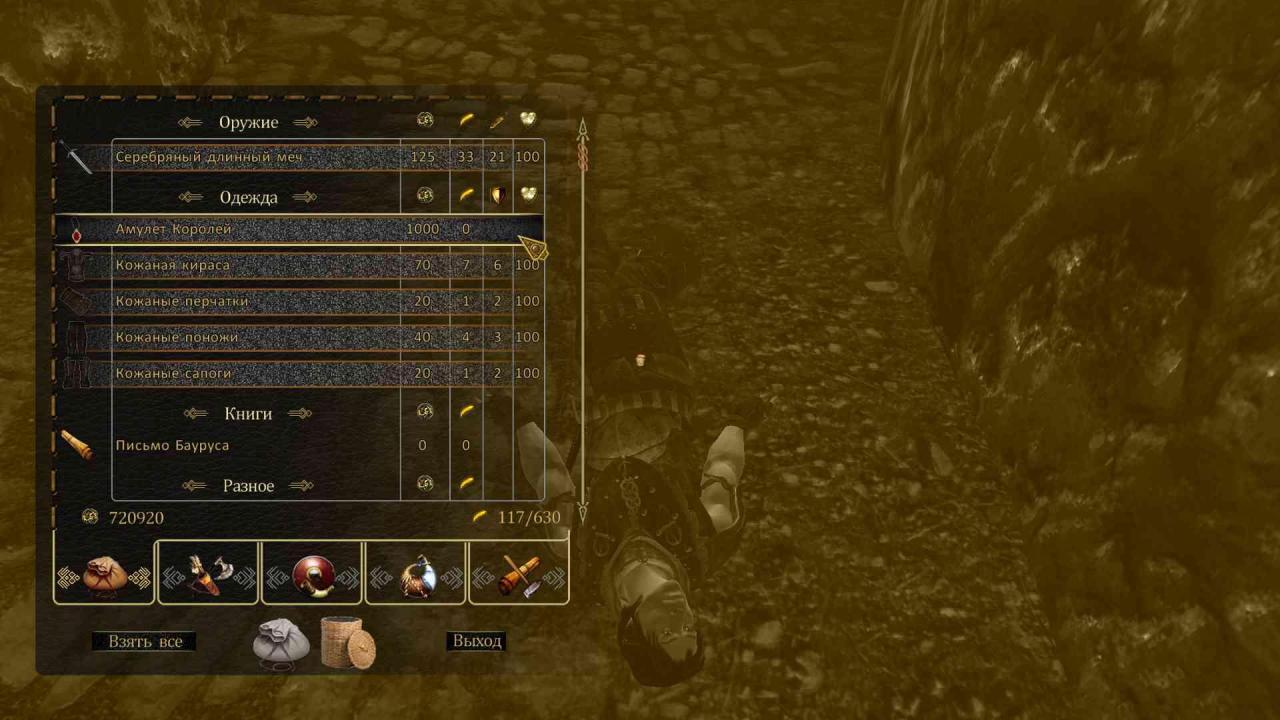Switch to the round shield armor tab
The width and height of the screenshot is (1280, 720).
pyautogui.click(x=312, y=573)
